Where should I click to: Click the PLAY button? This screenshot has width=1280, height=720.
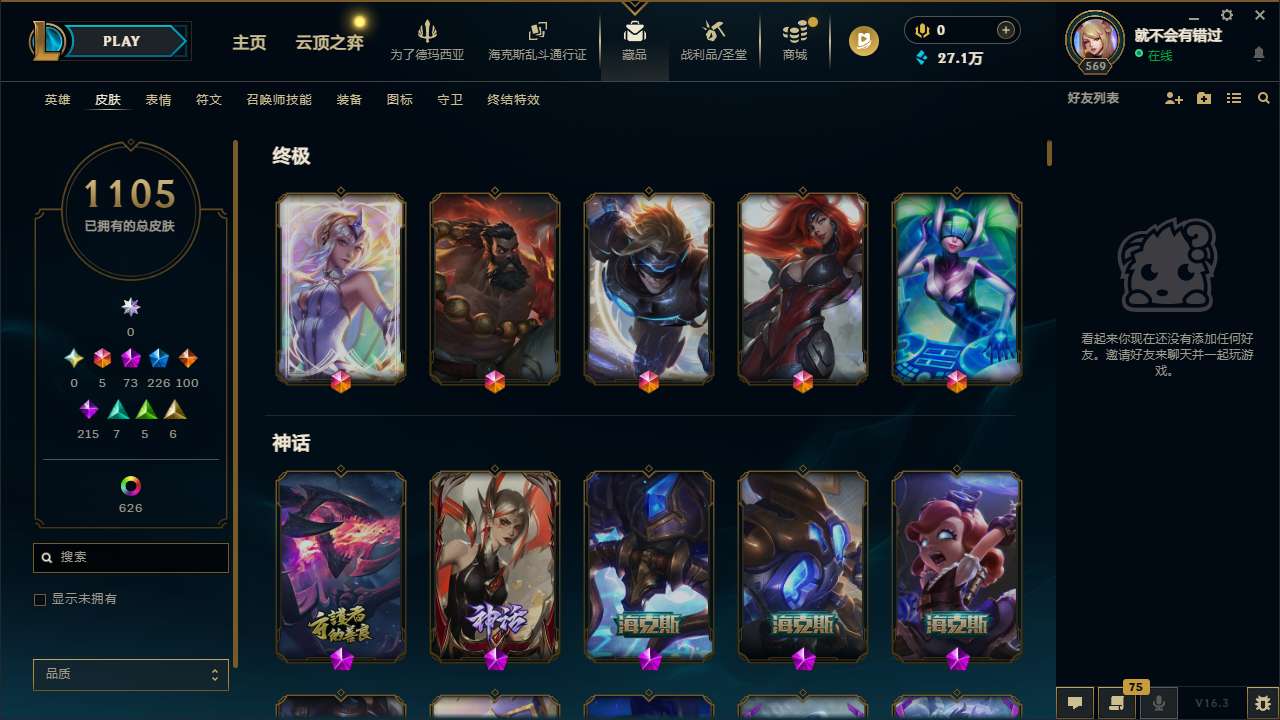(x=121, y=41)
